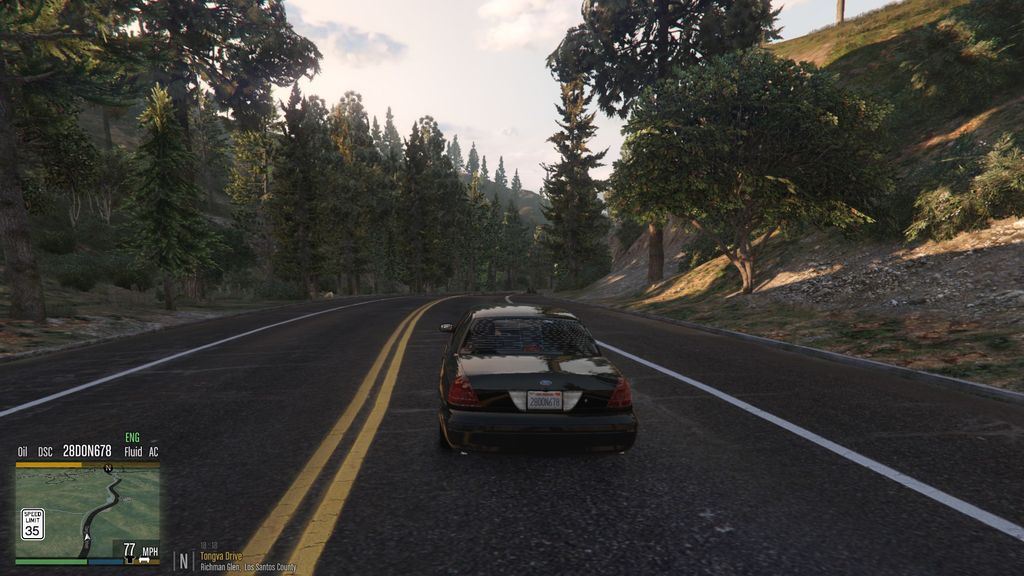Click the Tongva Drive street name
This screenshot has width=1024, height=576.
point(222,556)
